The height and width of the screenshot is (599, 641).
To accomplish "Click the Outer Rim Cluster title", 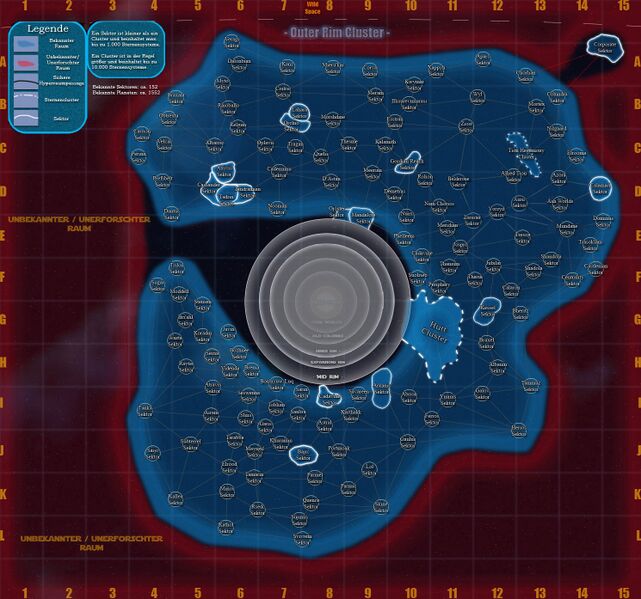I will [x=336, y=33].
